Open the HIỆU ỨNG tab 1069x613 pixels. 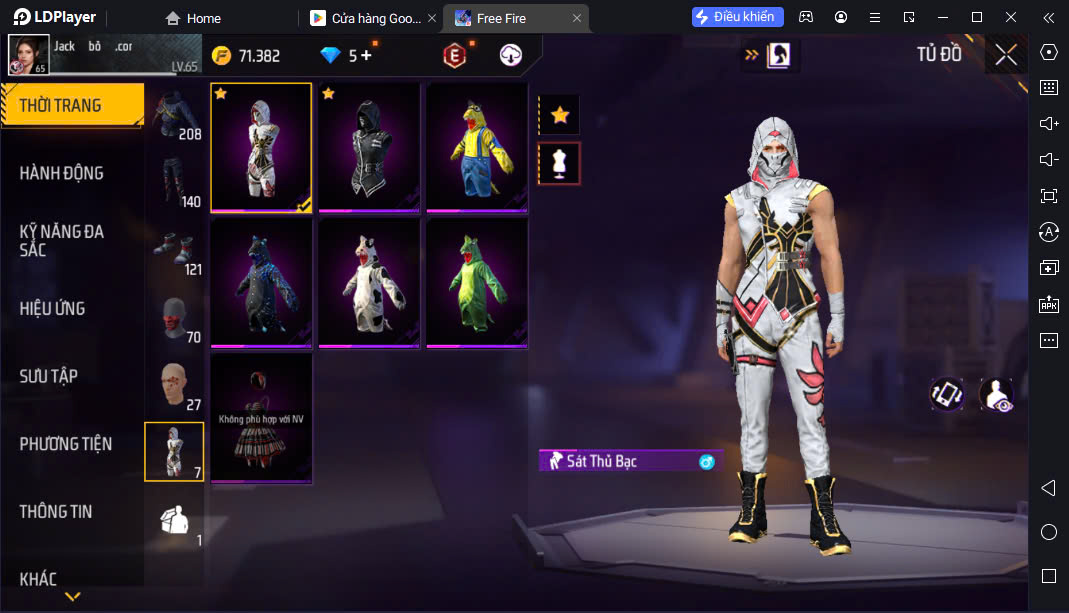52,308
